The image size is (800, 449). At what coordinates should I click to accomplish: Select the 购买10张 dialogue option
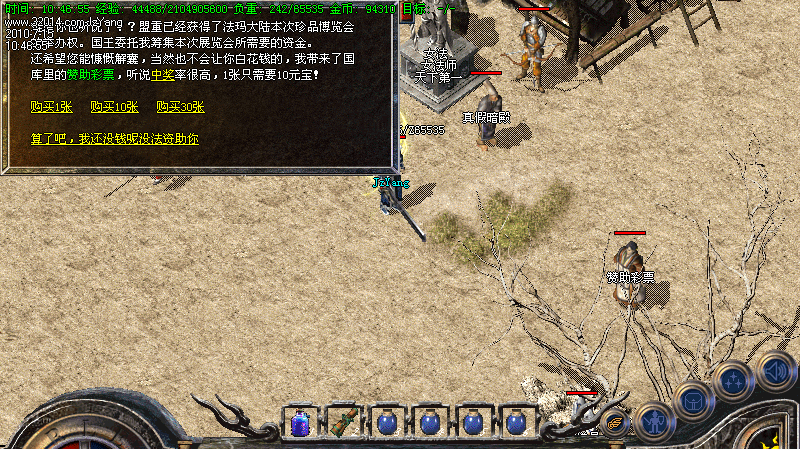[114, 107]
